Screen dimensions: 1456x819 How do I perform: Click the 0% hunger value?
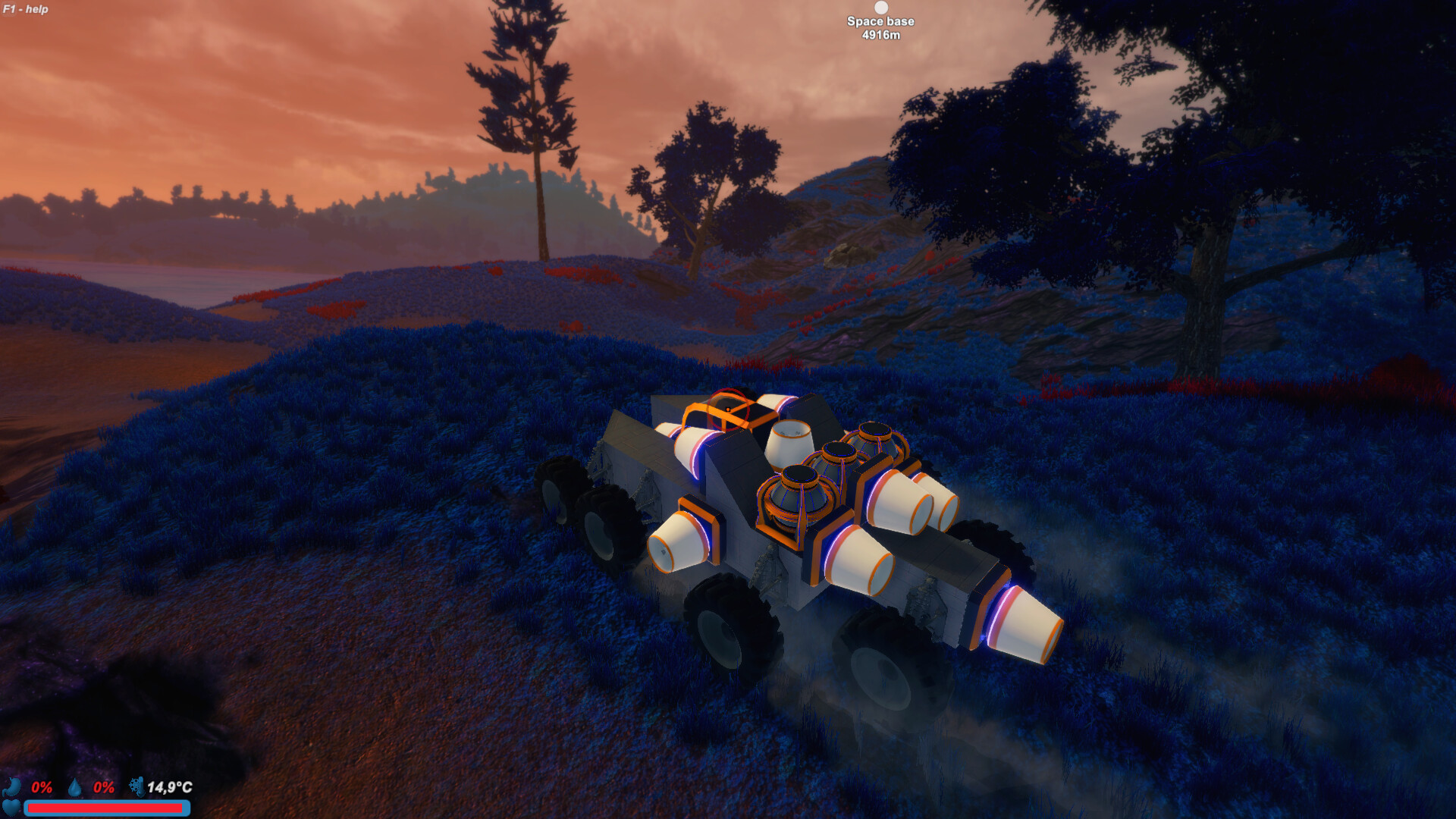(42, 787)
